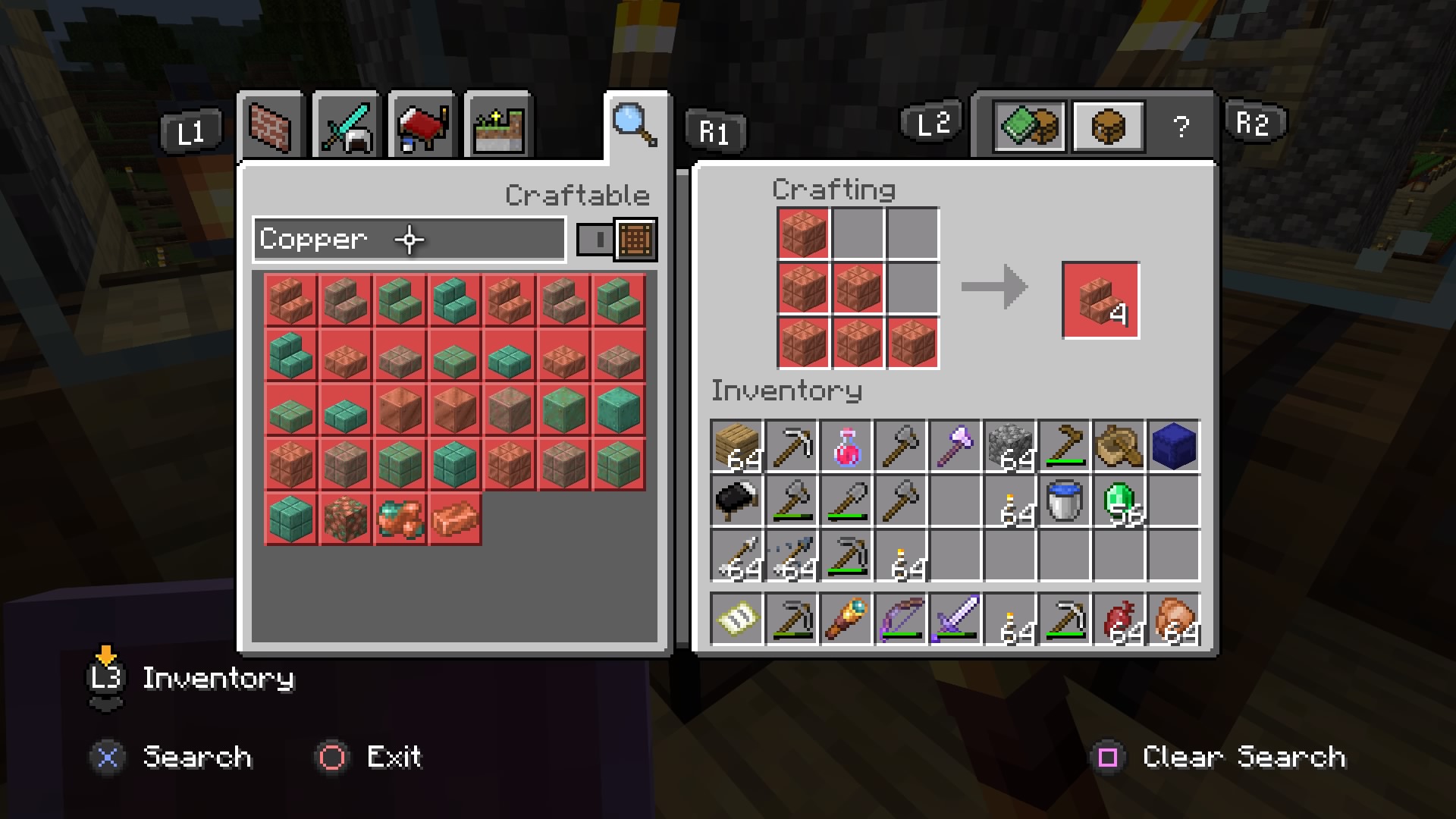Pick the oak planks stack in inventory
This screenshot has width=1456, height=819.
click(x=737, y=446)
